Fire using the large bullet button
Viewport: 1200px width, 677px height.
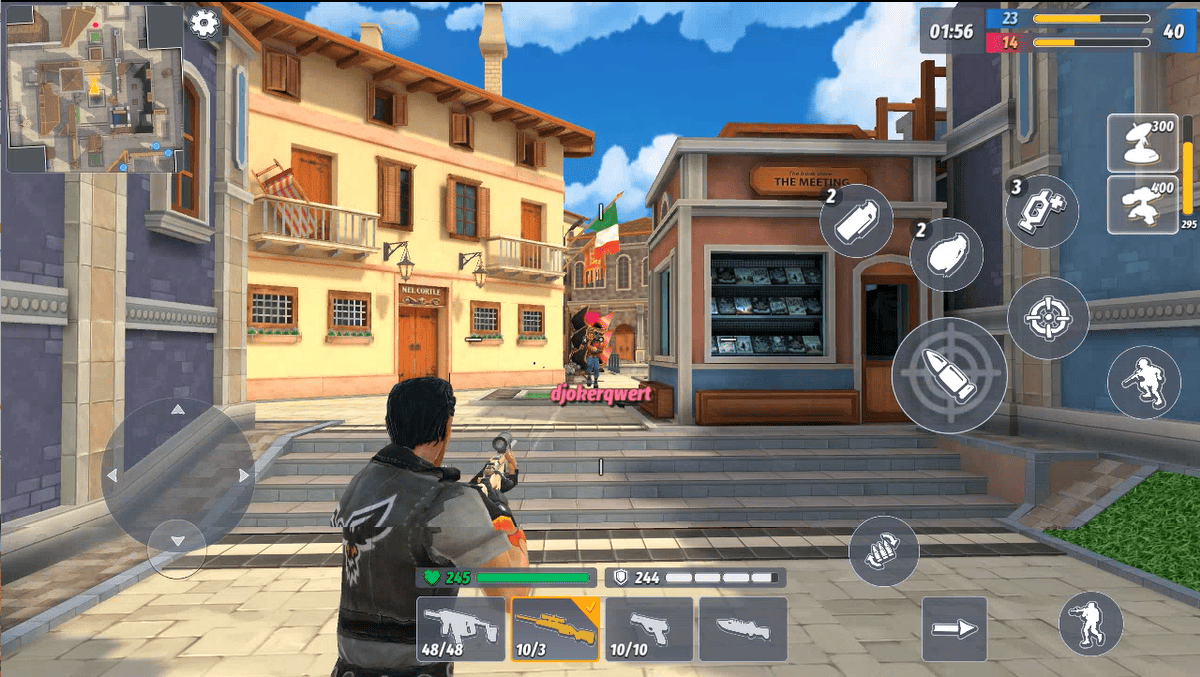tap(949, 375)
